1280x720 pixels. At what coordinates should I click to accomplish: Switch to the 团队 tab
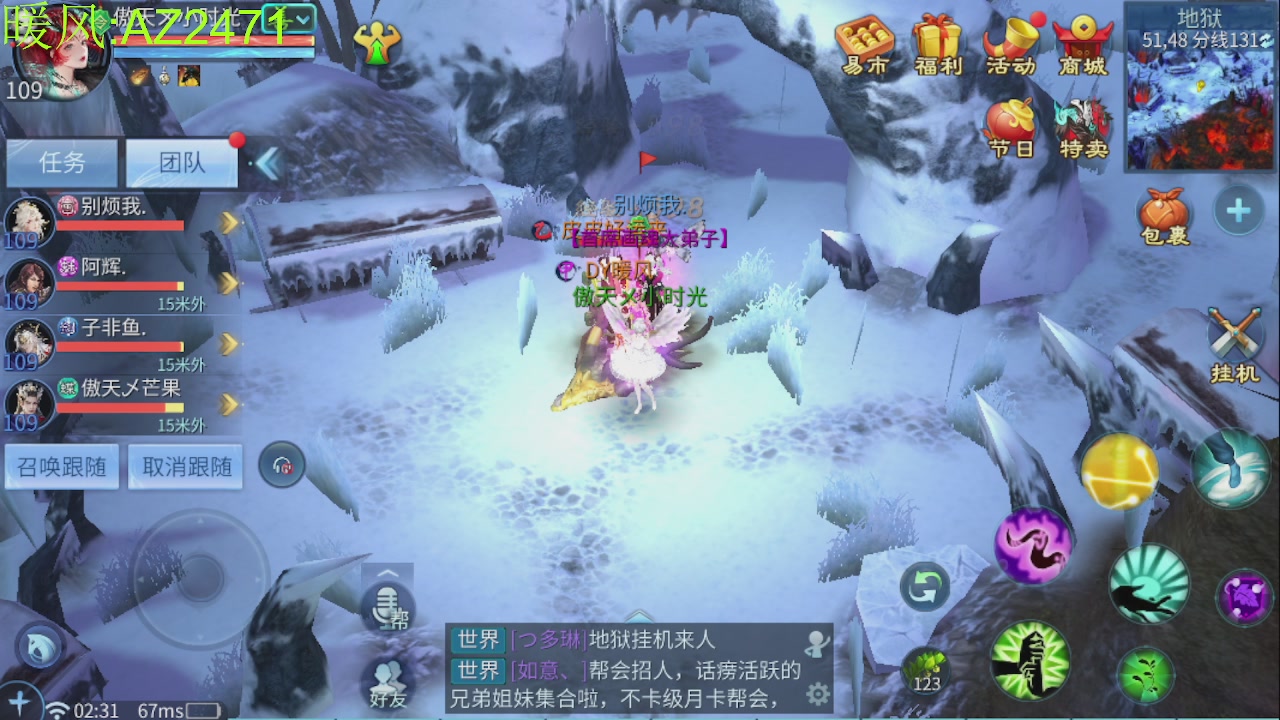pyautogui.click(x=181, y=163)
